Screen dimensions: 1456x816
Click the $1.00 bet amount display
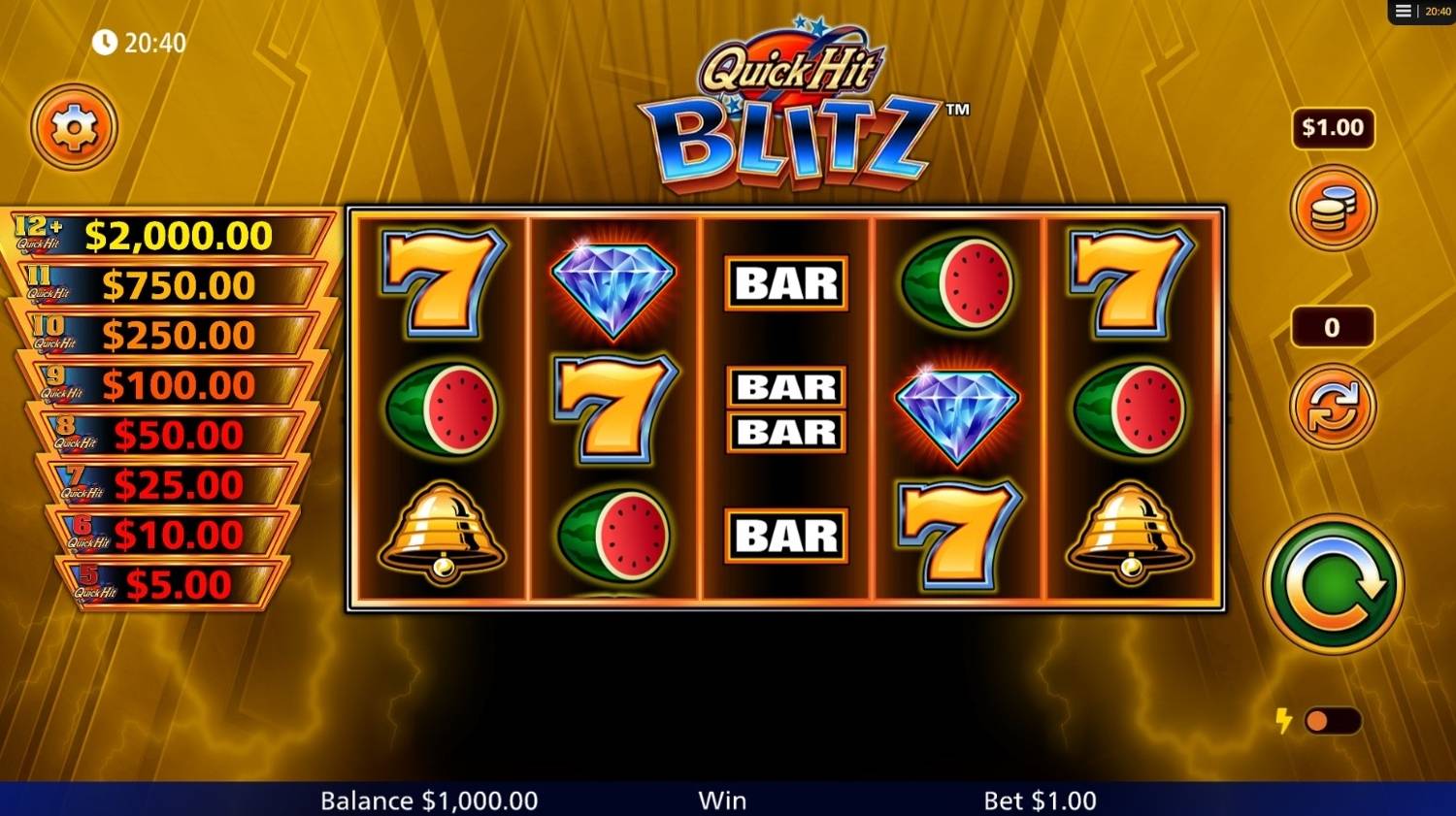point(1333,127)
